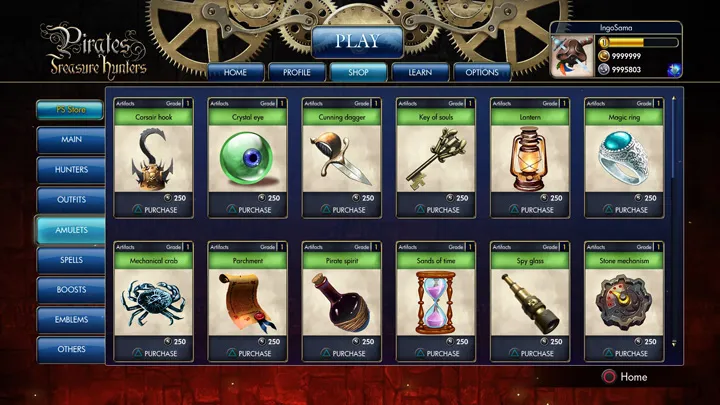Purchase the Corsair hook artifact
Image resolution: width=720 pixels, height=405 pixels.
tap(153, 210)
